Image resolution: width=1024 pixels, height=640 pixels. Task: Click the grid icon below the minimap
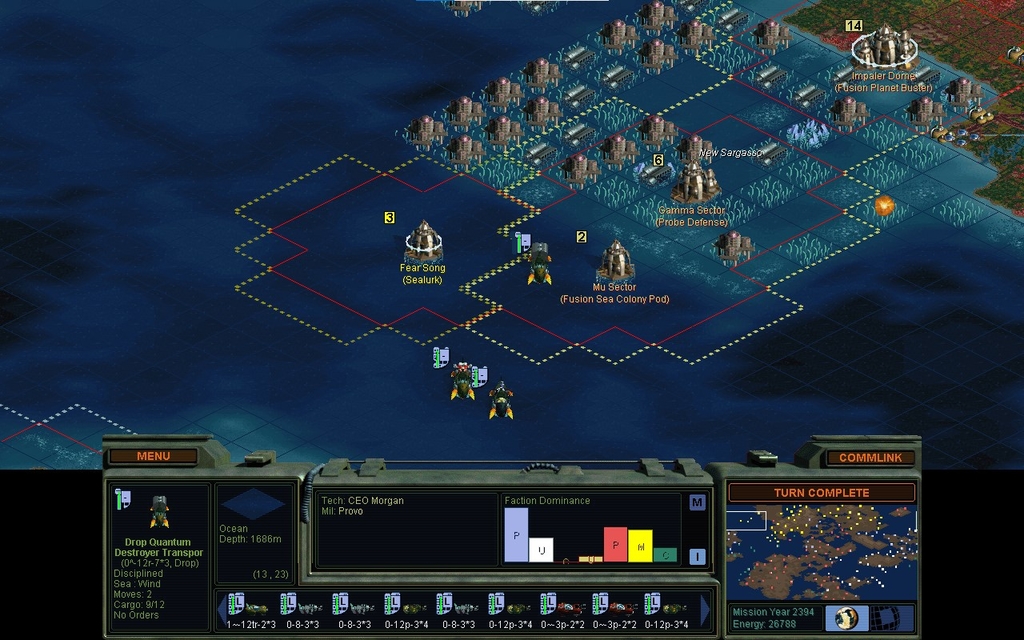click(x=884, y=617)
